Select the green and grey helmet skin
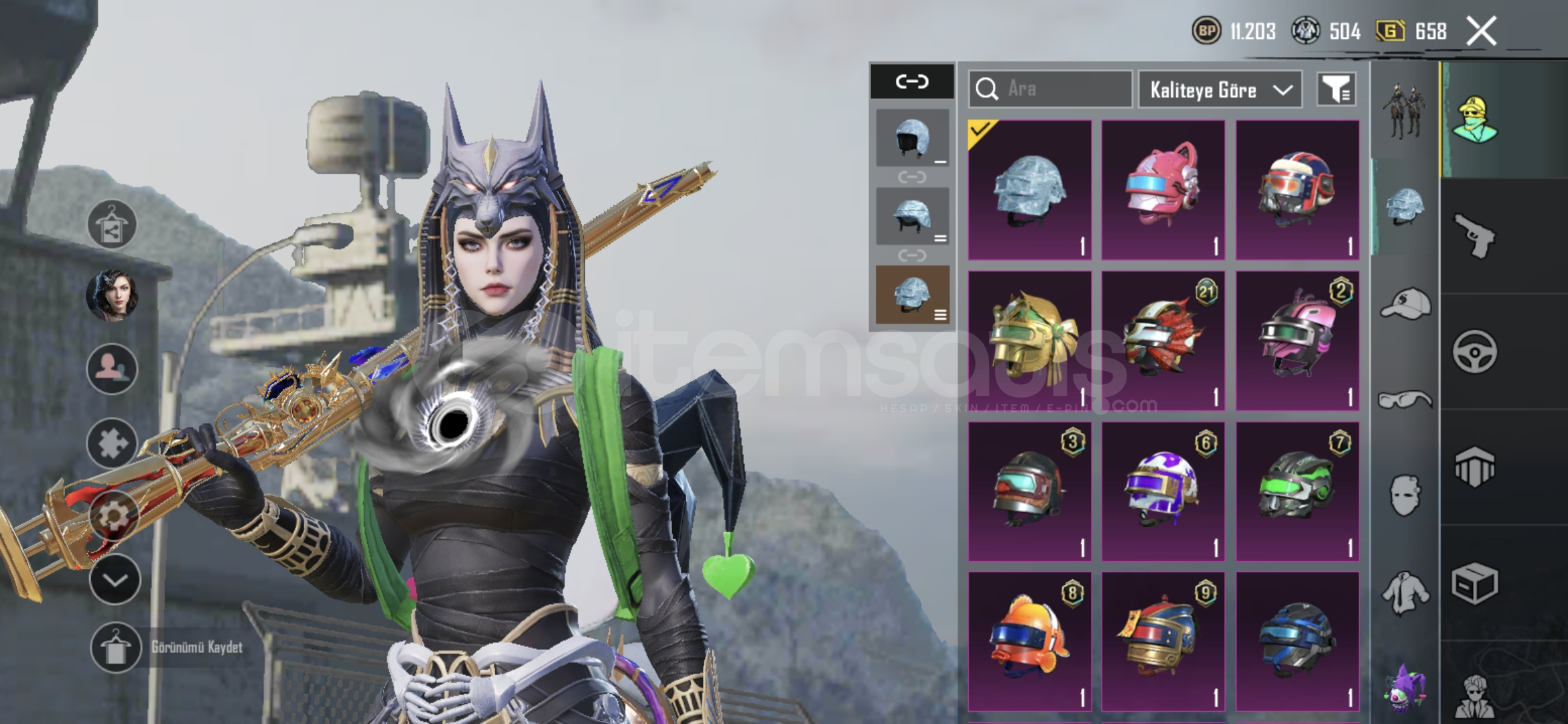 coord(1297,491)
